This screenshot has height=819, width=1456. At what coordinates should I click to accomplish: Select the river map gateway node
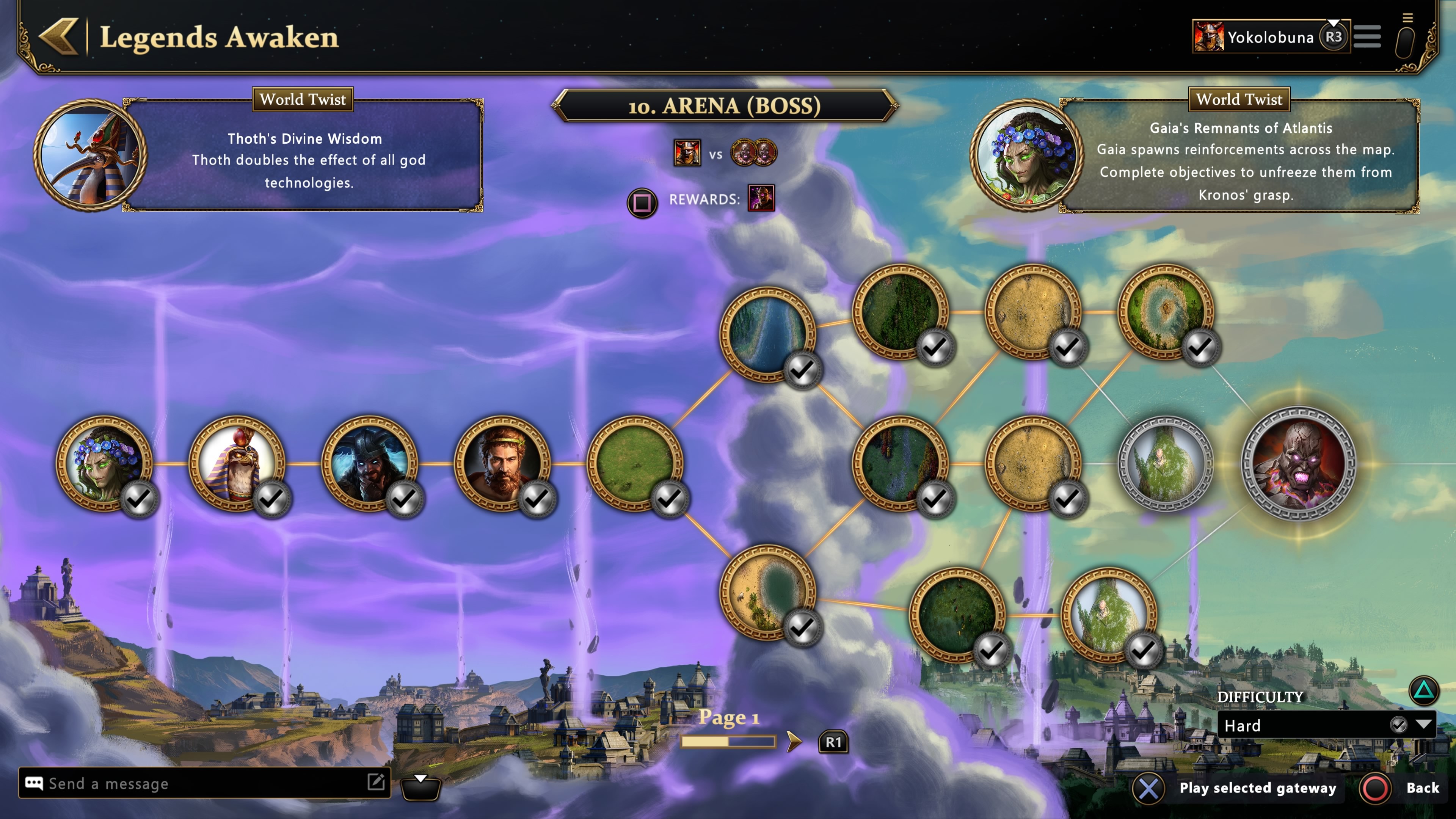click(767, 334)
